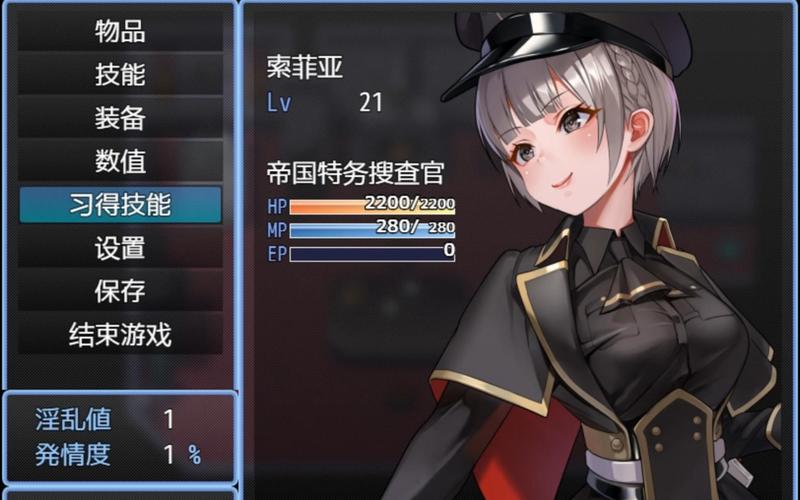This screenshot has height=500, width=800.
Task: Select 保存 to save the game
Action: tap(120, 291)
